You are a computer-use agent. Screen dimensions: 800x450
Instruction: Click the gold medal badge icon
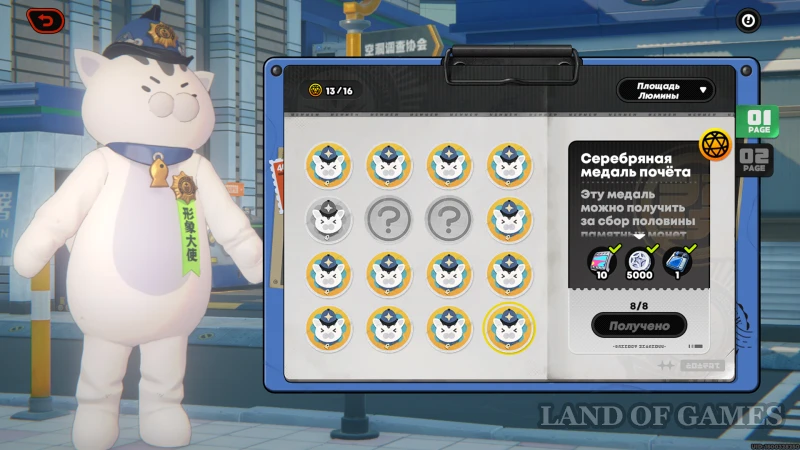(x=714, y=144)
